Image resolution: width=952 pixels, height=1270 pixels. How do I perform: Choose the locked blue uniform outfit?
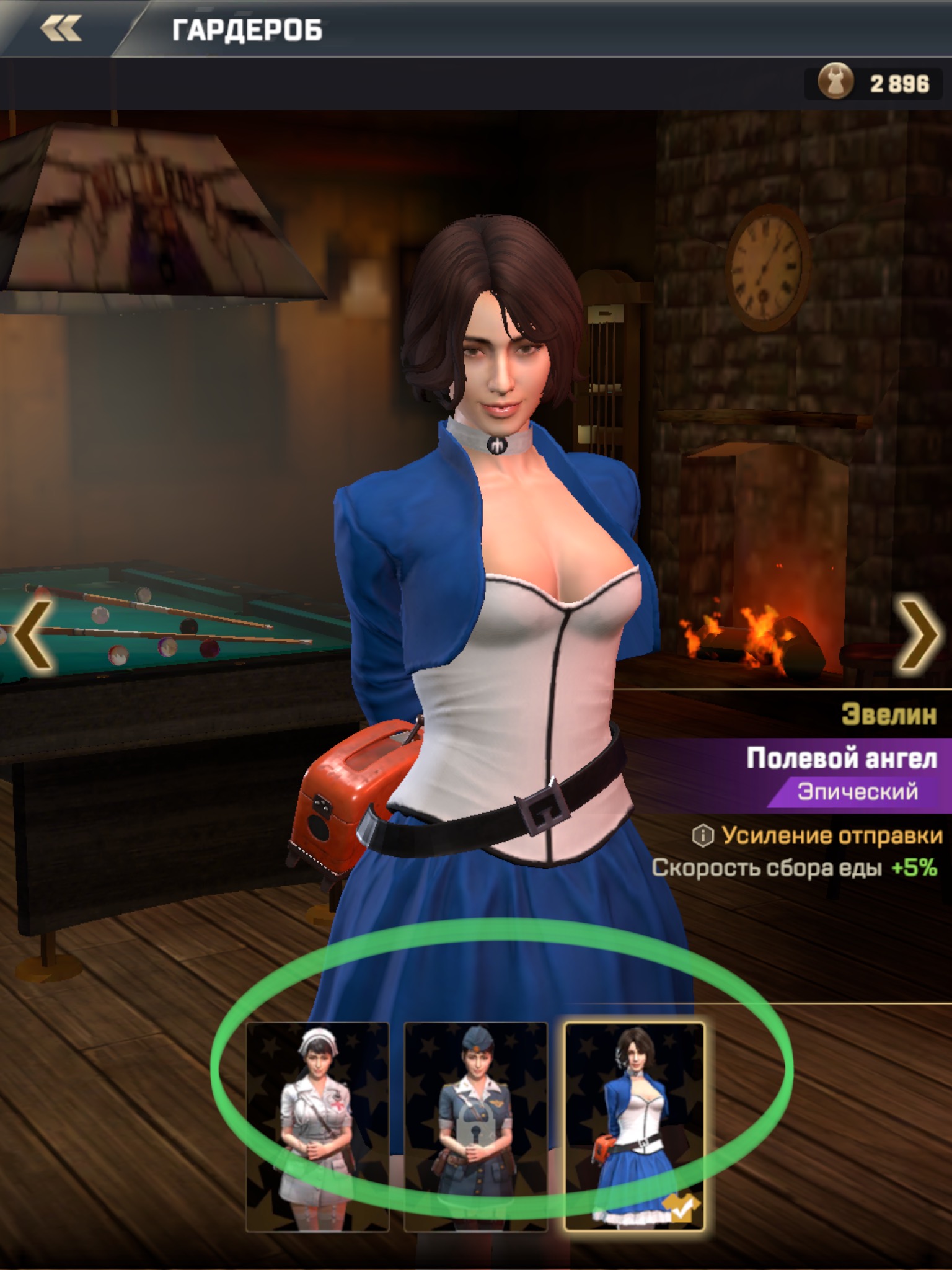(x=475, y=1126)
